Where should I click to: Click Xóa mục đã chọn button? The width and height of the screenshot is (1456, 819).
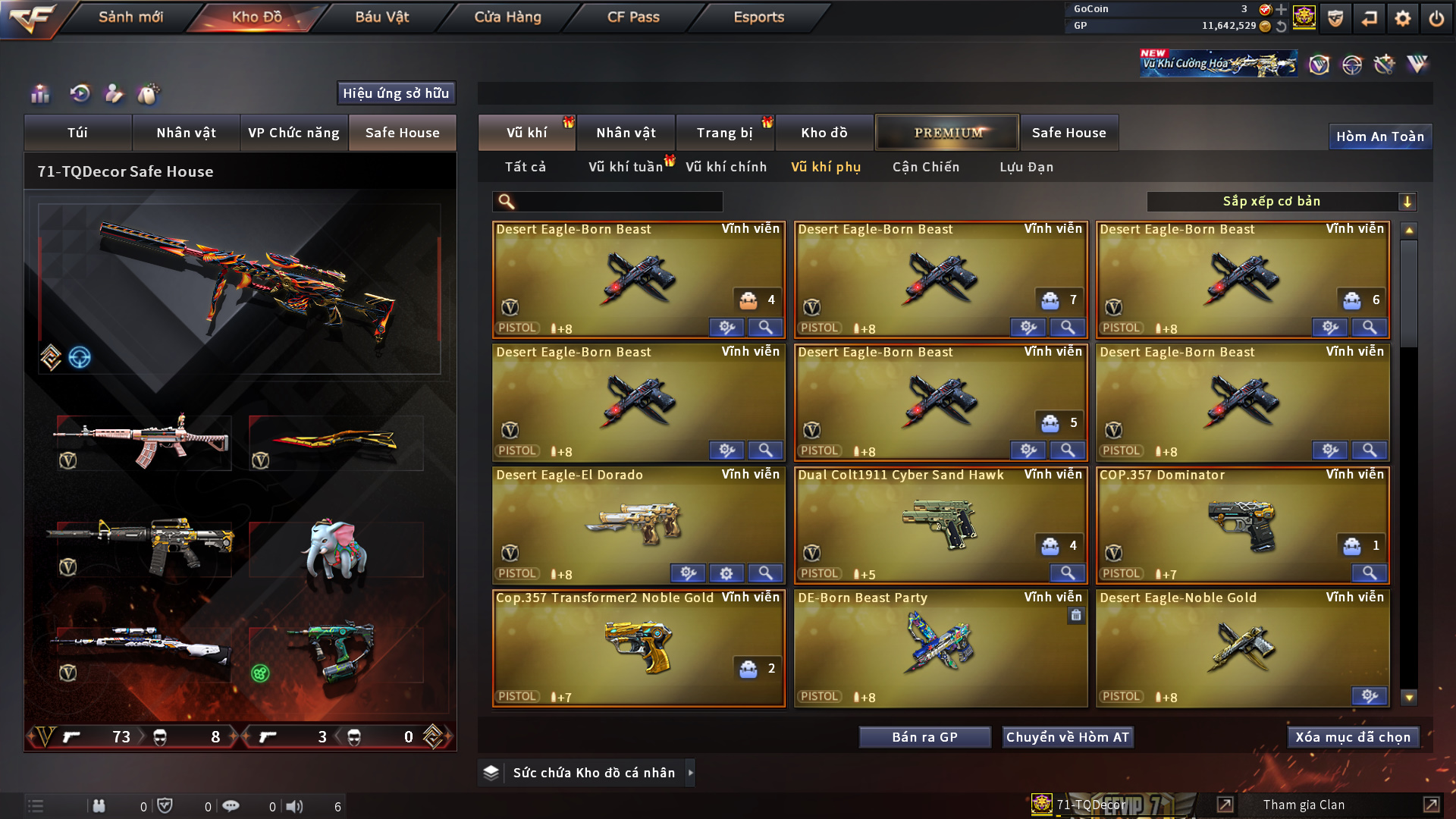click(x=1352, y=737)
